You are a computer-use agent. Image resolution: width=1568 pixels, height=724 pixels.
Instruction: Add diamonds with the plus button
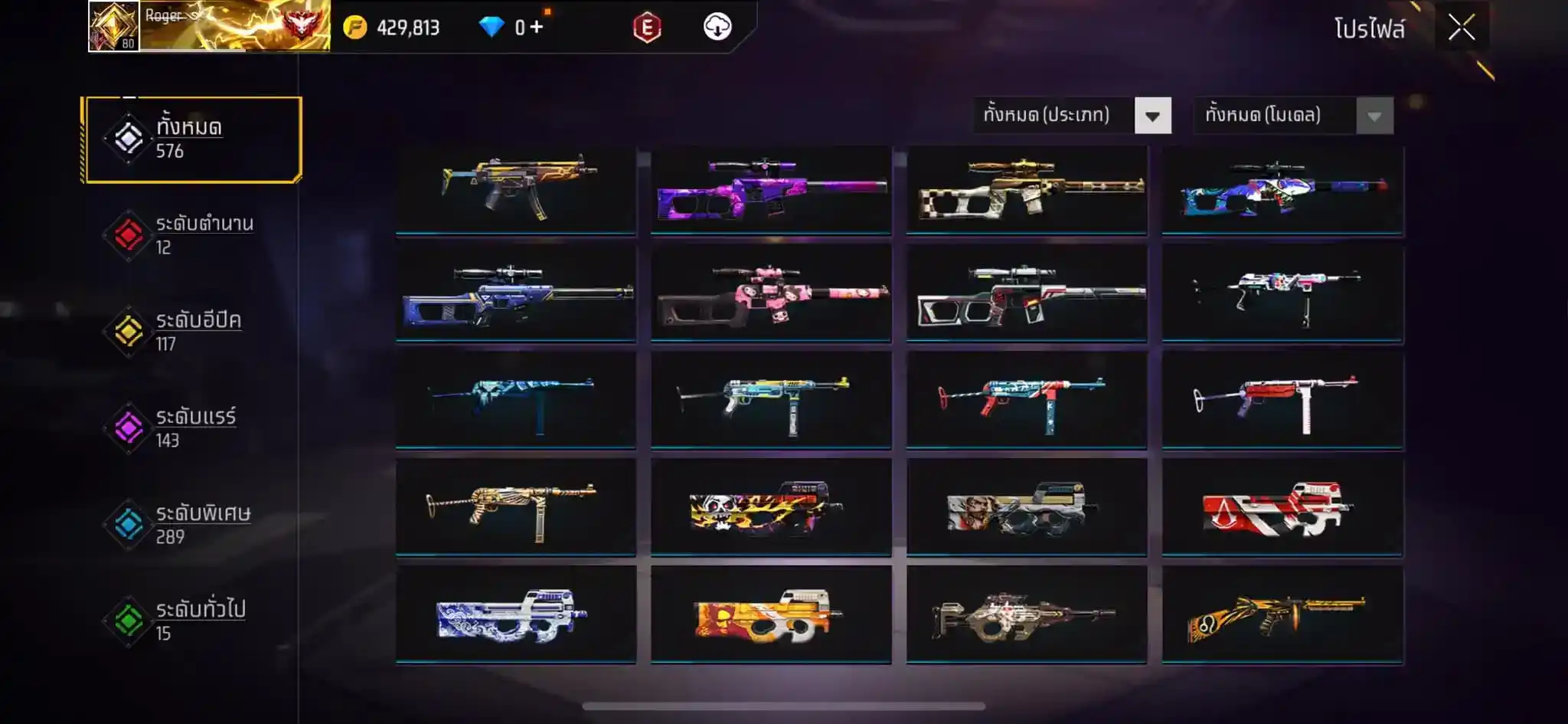coord(536,28)
